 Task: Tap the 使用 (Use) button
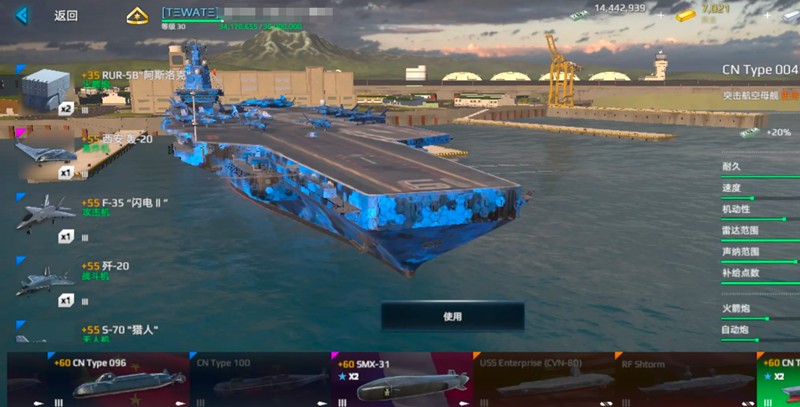452,316
